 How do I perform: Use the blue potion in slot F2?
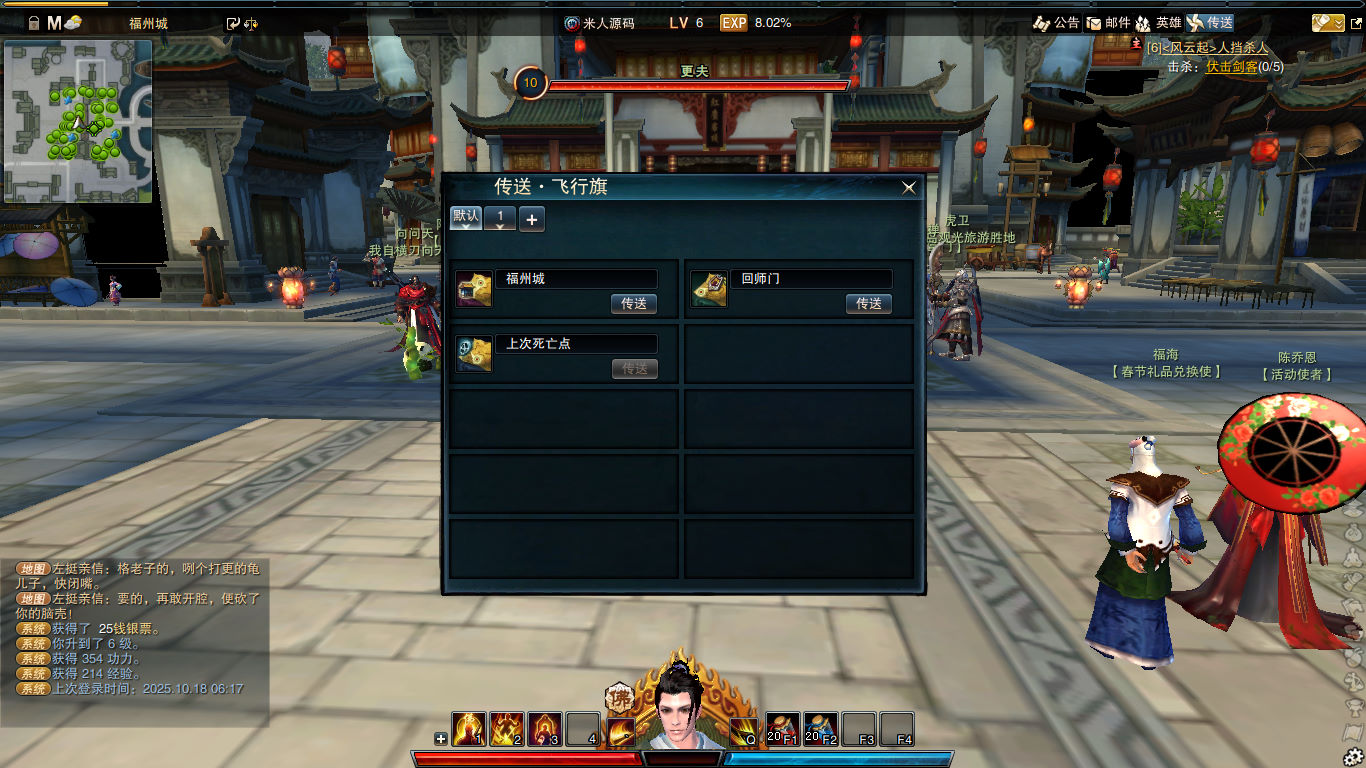click(821, 729)
